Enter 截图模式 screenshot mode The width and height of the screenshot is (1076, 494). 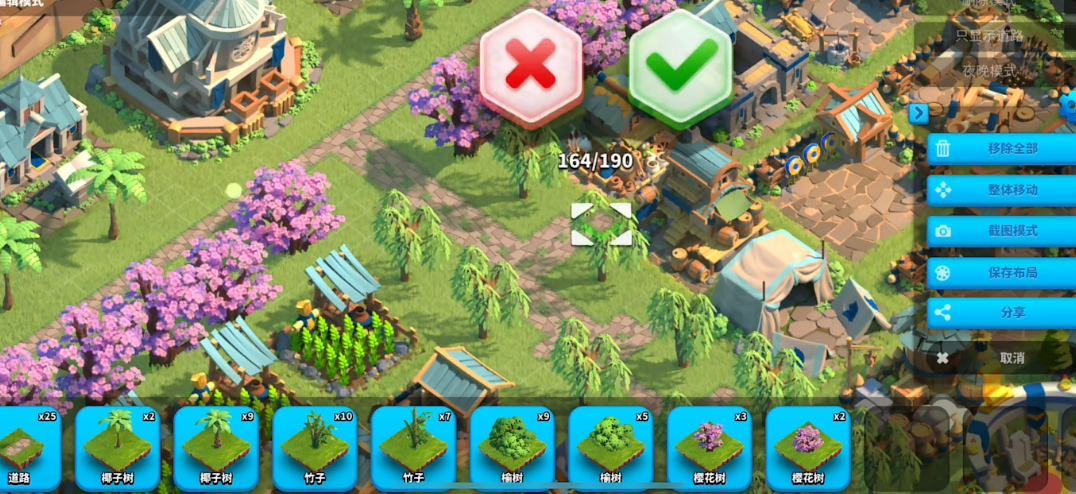[1001, 231]
